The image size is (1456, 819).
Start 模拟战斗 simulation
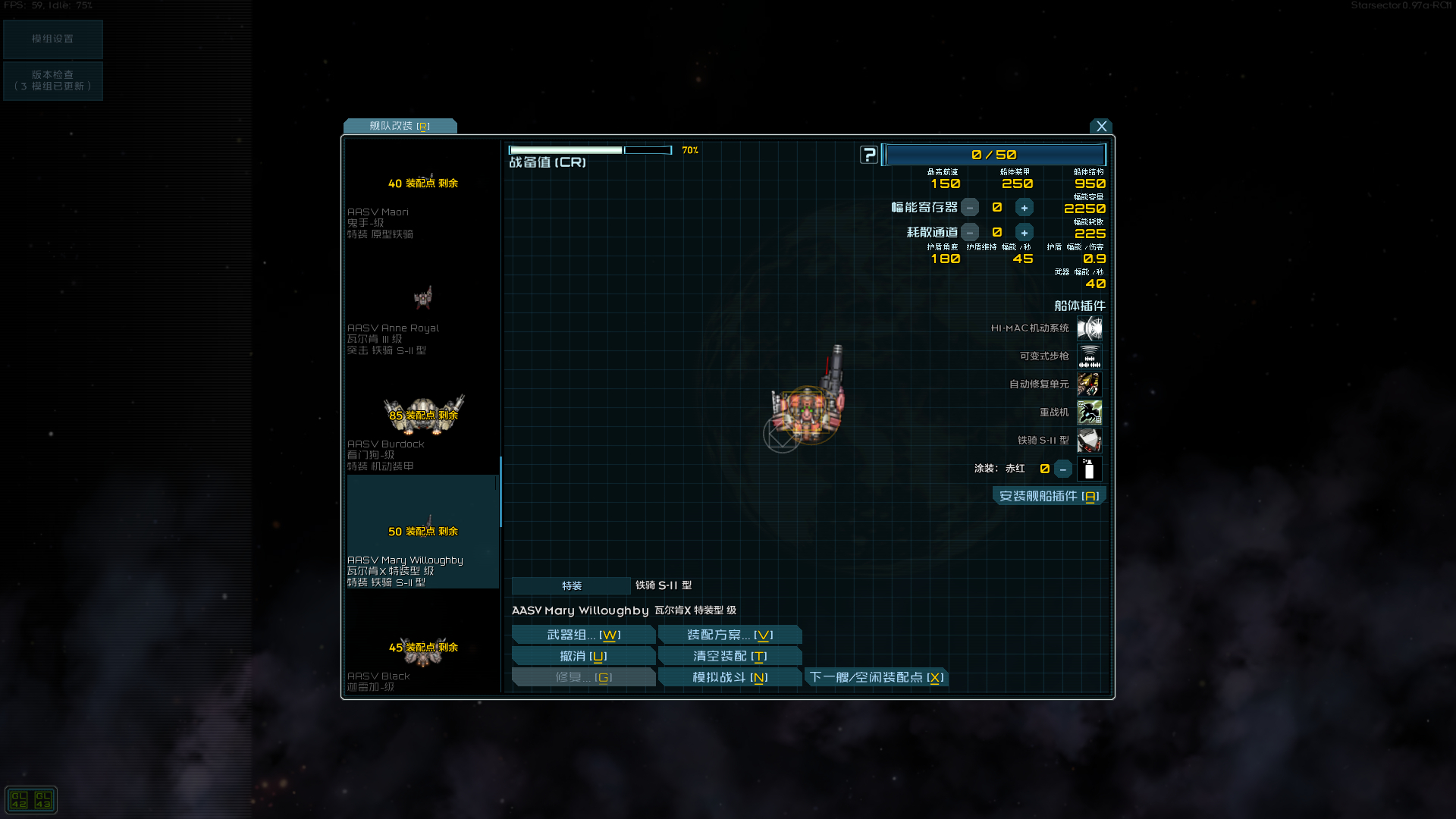(730, 676)
